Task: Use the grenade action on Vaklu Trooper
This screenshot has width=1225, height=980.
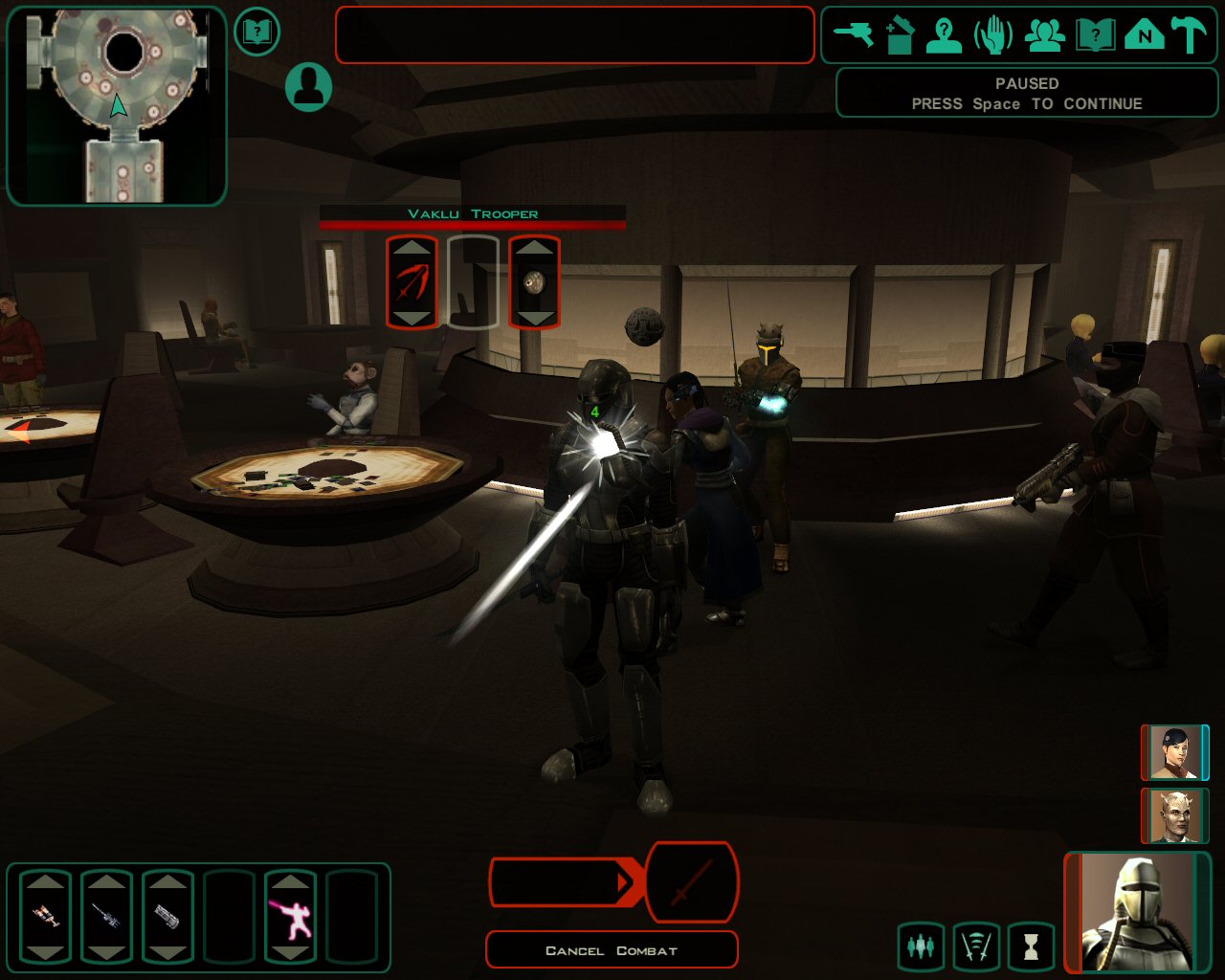Action: click(x=534, y=282)
